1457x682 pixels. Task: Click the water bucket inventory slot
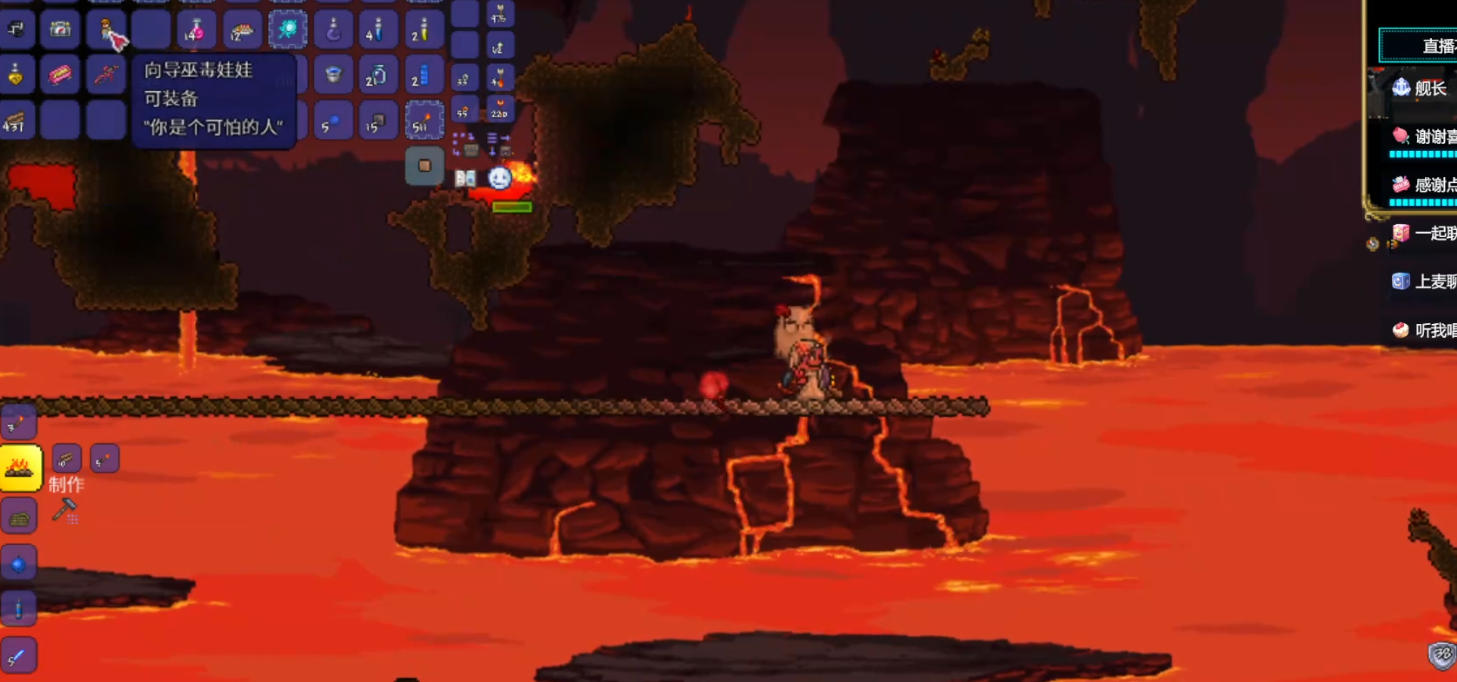[x=333, y=75]
